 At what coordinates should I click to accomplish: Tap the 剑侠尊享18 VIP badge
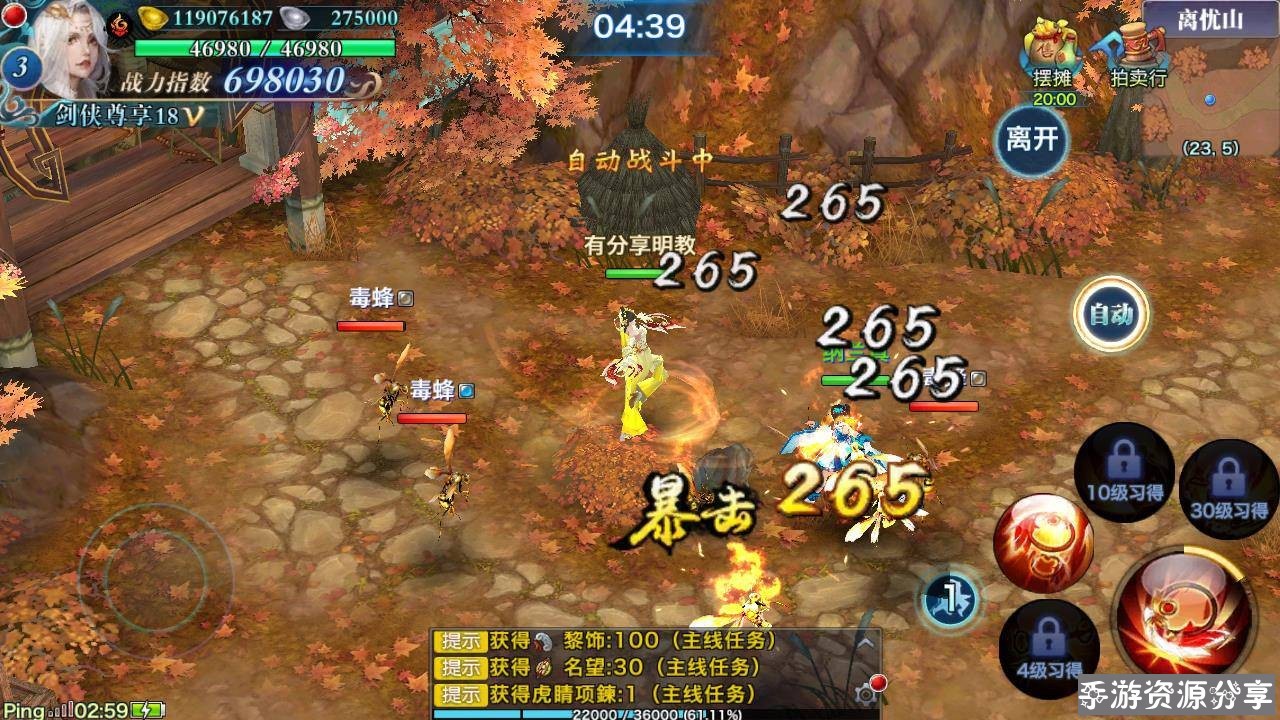(118, 115)
